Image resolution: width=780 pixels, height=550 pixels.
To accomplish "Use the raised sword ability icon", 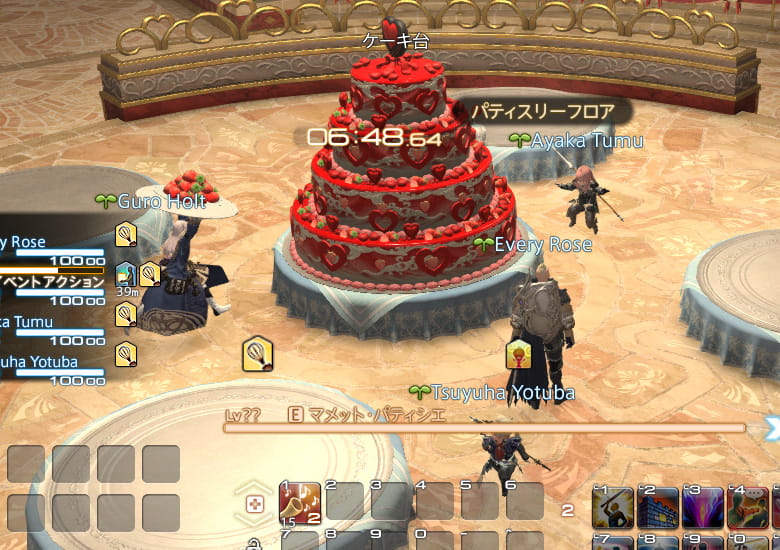I will point(613,508).
